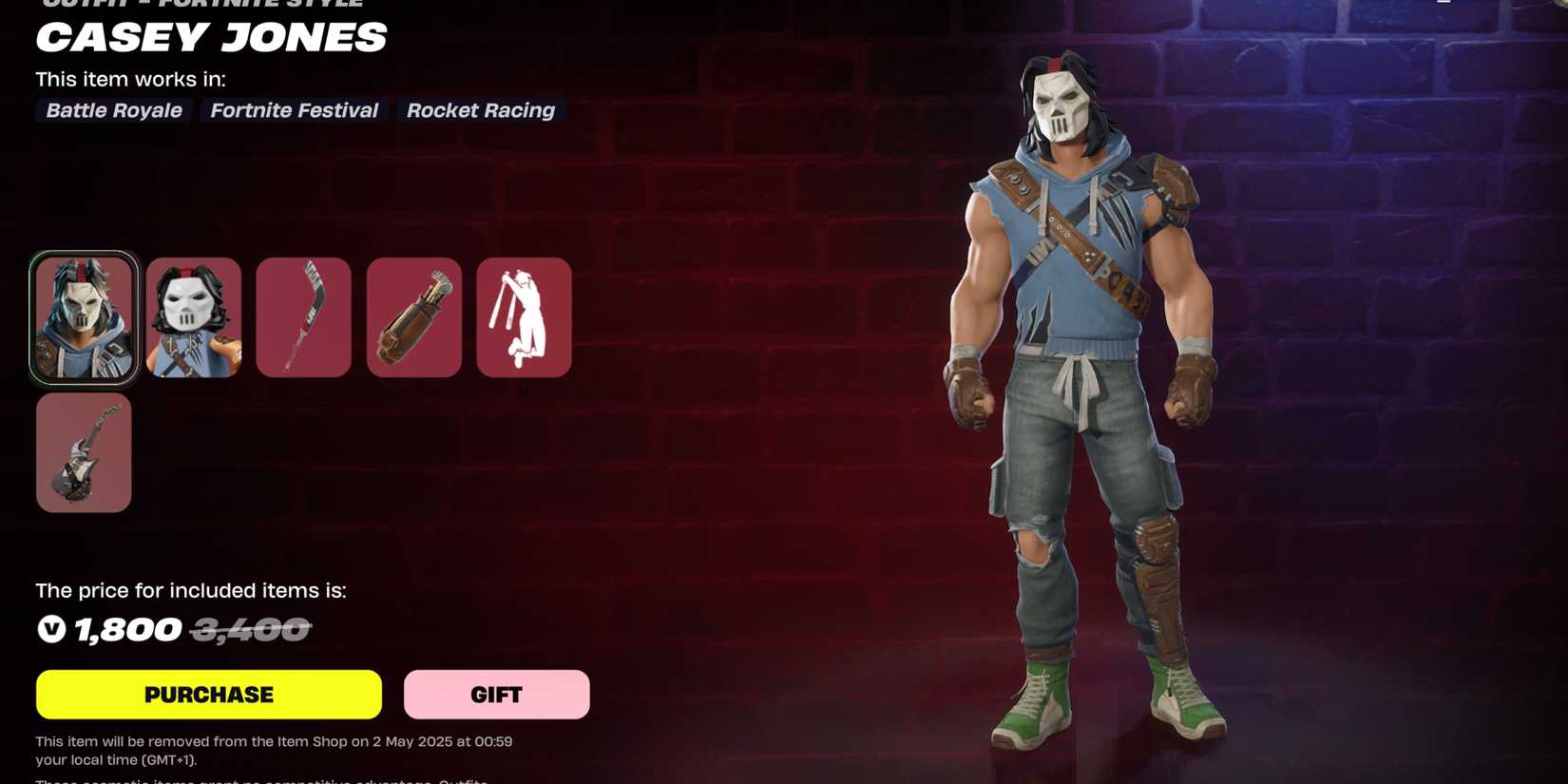Screen dimensions: 1568x784
Task: Preview the emote item icon
Action: pyautogui.click(x=525, y=316)
